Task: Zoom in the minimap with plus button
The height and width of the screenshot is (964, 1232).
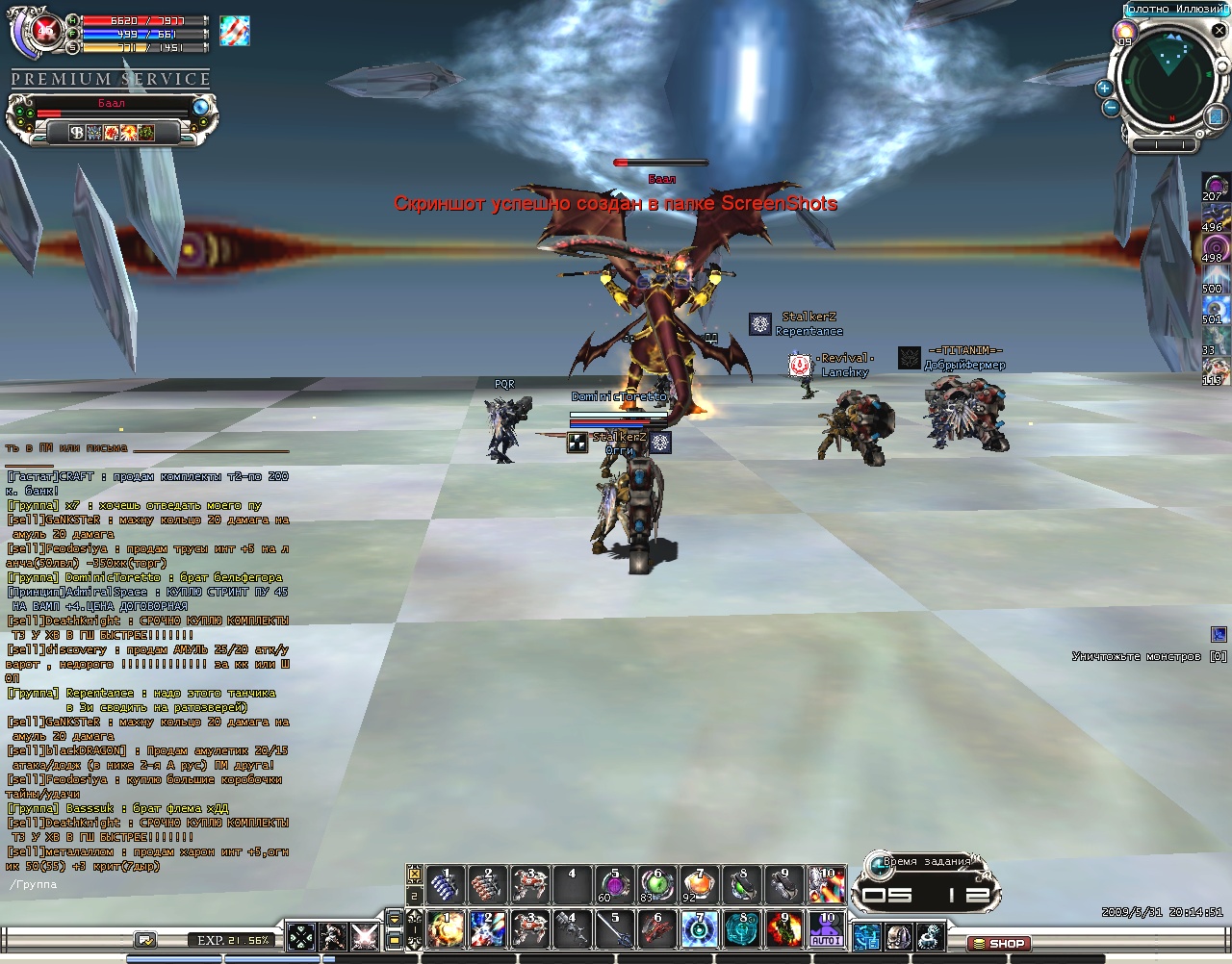Action: 1104,89
